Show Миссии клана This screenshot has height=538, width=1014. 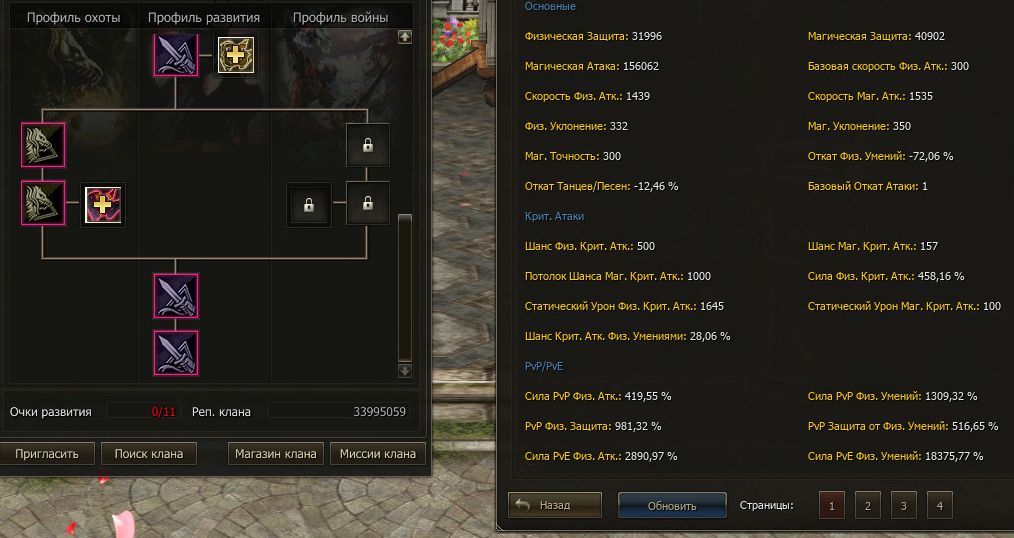tap(377, 454)
